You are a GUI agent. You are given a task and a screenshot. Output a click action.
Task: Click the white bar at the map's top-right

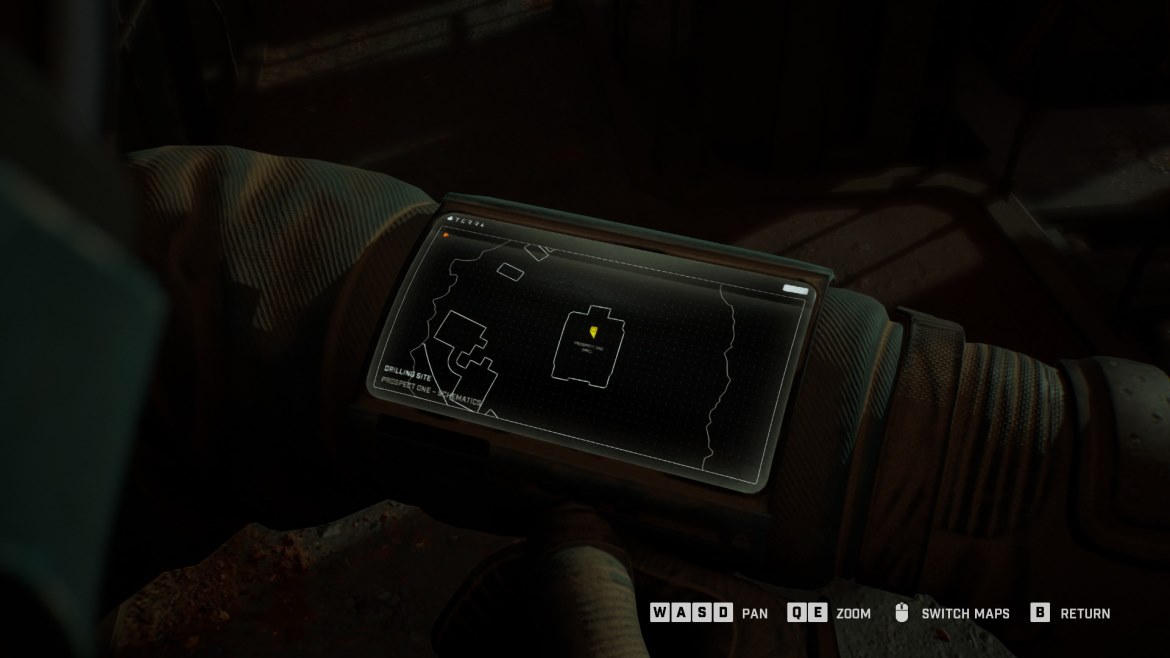pos(795,289)
